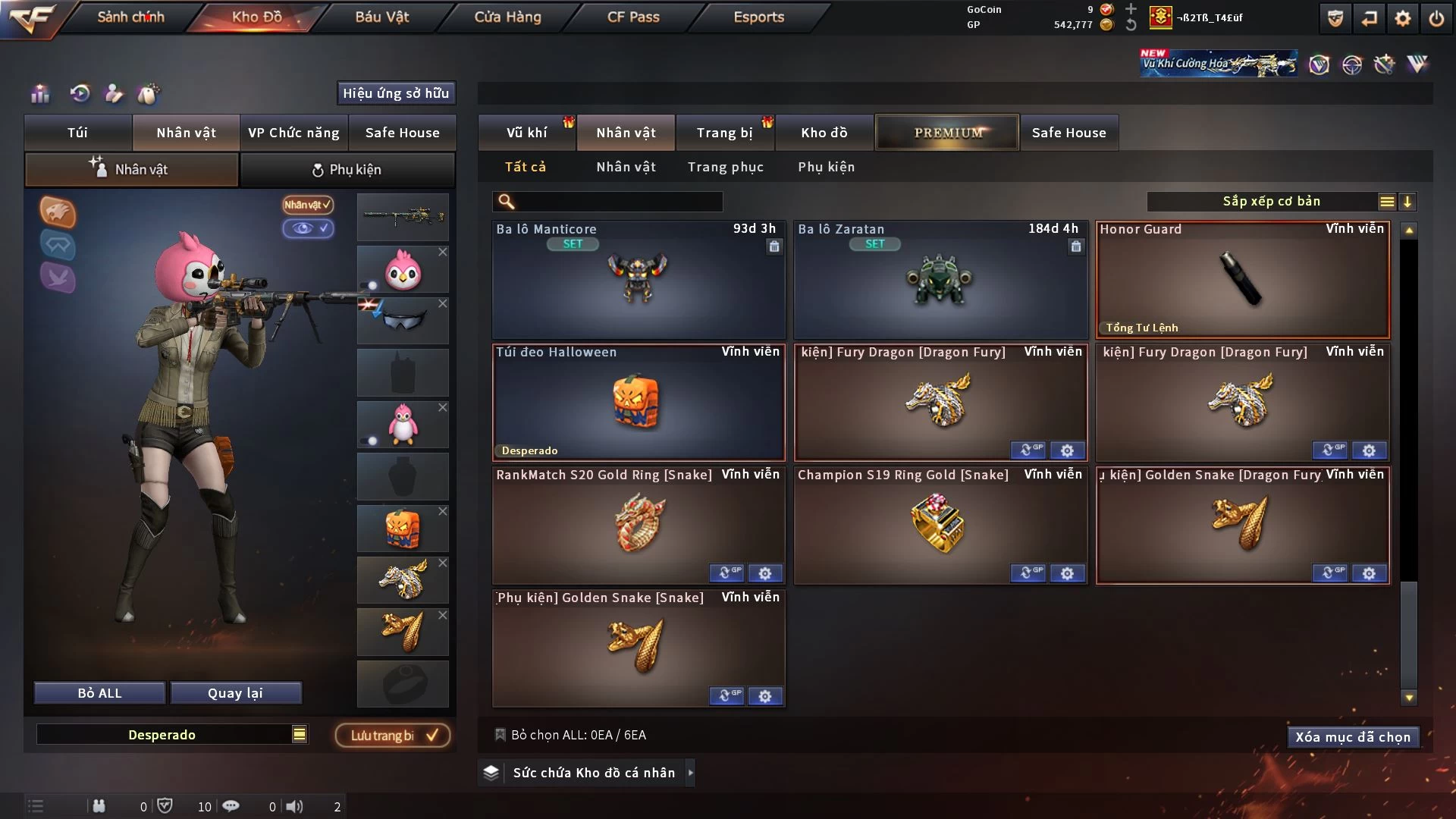Click Xóa mục đã chọn button

click(x=1352, y=737)
